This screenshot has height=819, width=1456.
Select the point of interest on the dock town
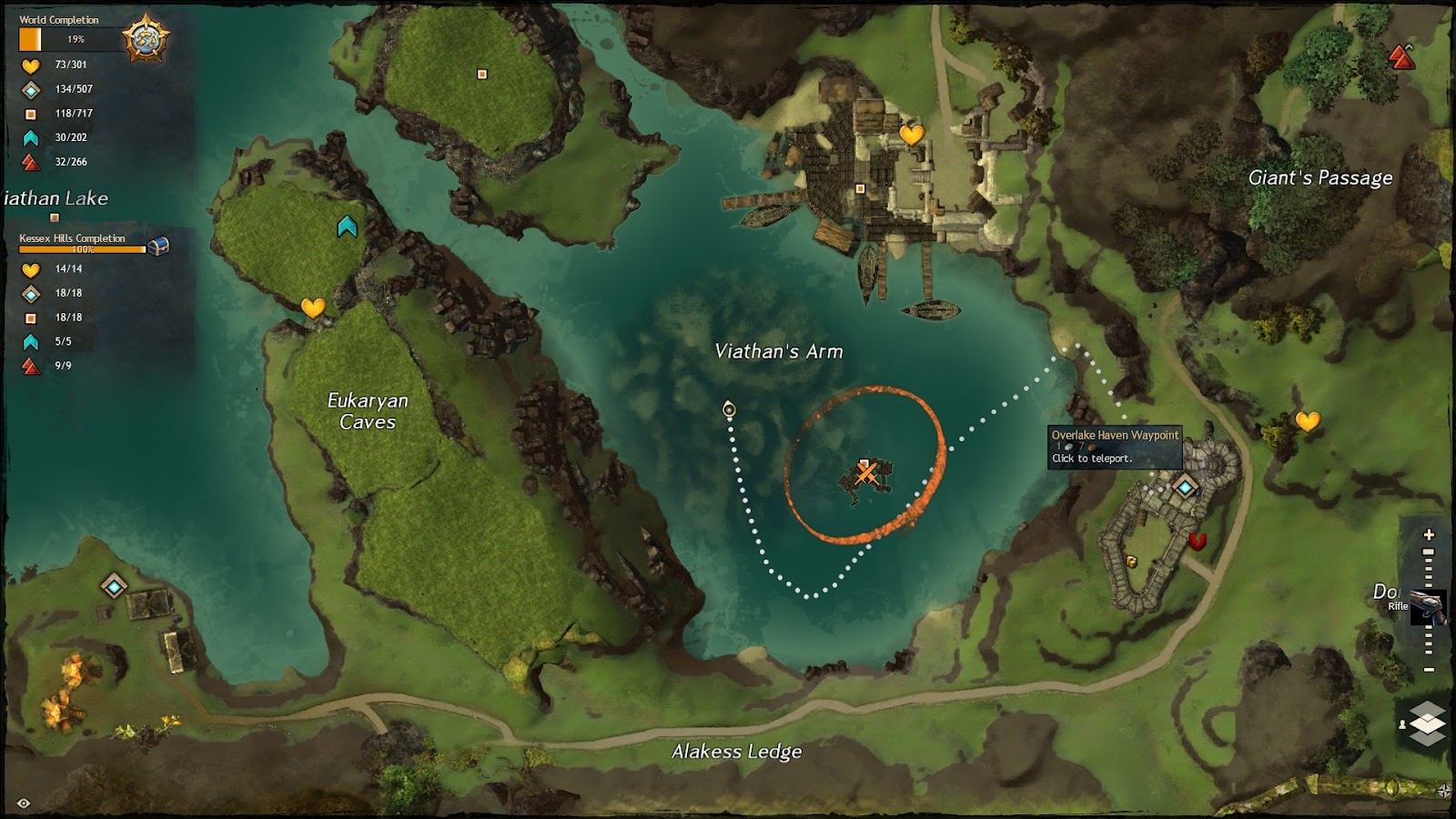pyautogui.click(x=860, y=189)
